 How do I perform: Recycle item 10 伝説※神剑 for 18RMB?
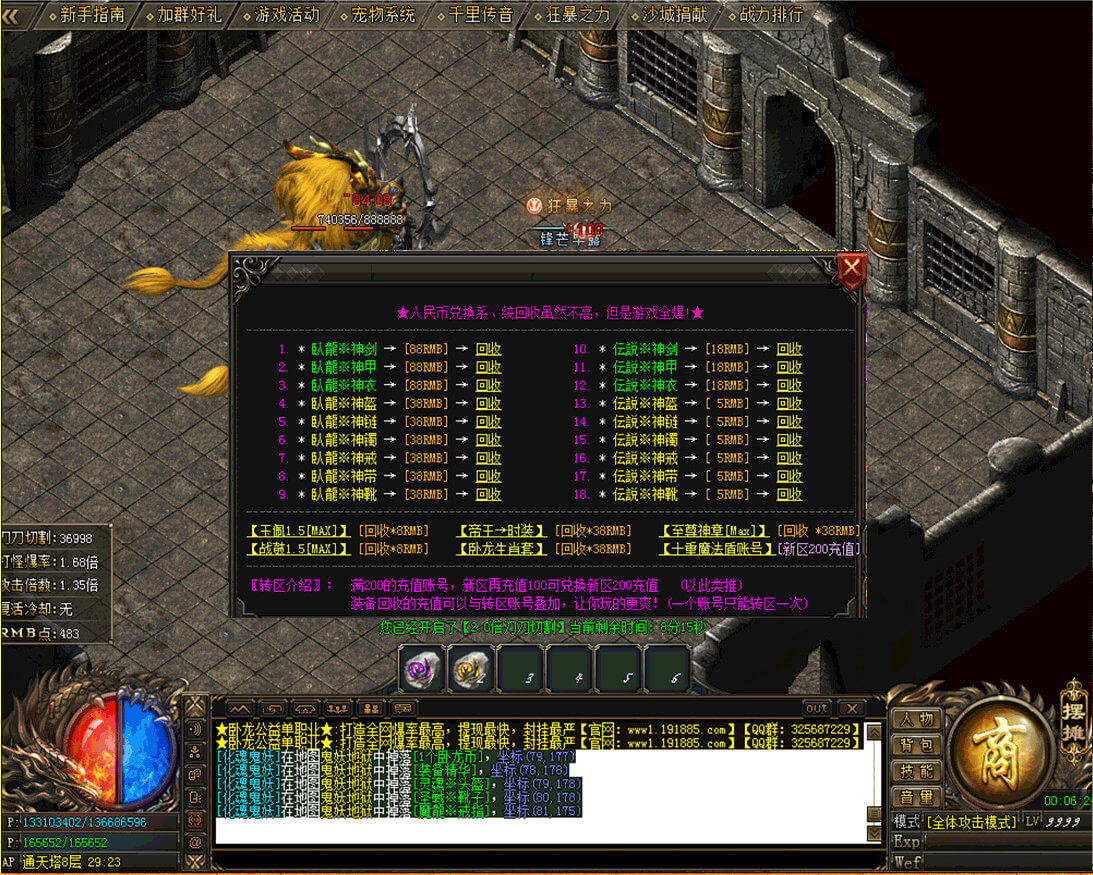(x=790, y=350)
